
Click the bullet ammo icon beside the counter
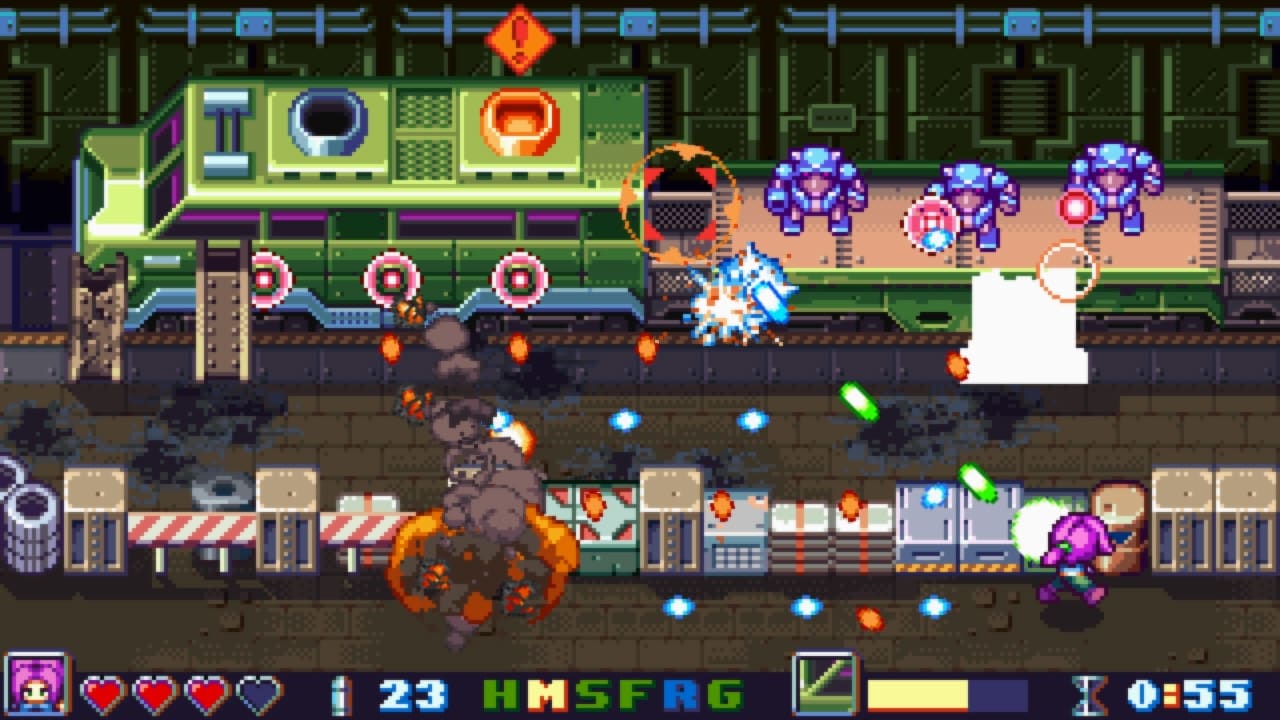340,692
